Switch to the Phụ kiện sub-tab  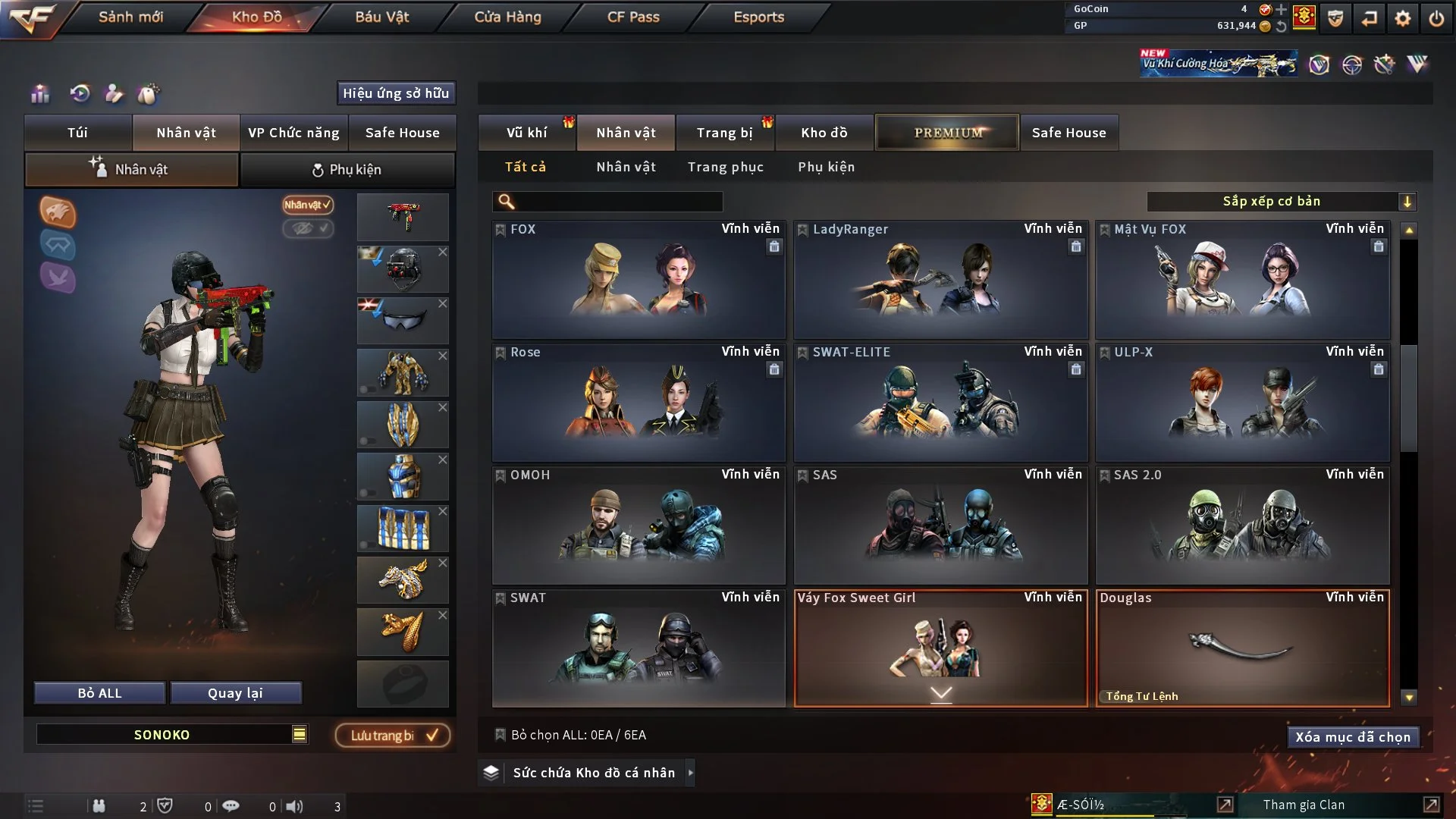347,170
